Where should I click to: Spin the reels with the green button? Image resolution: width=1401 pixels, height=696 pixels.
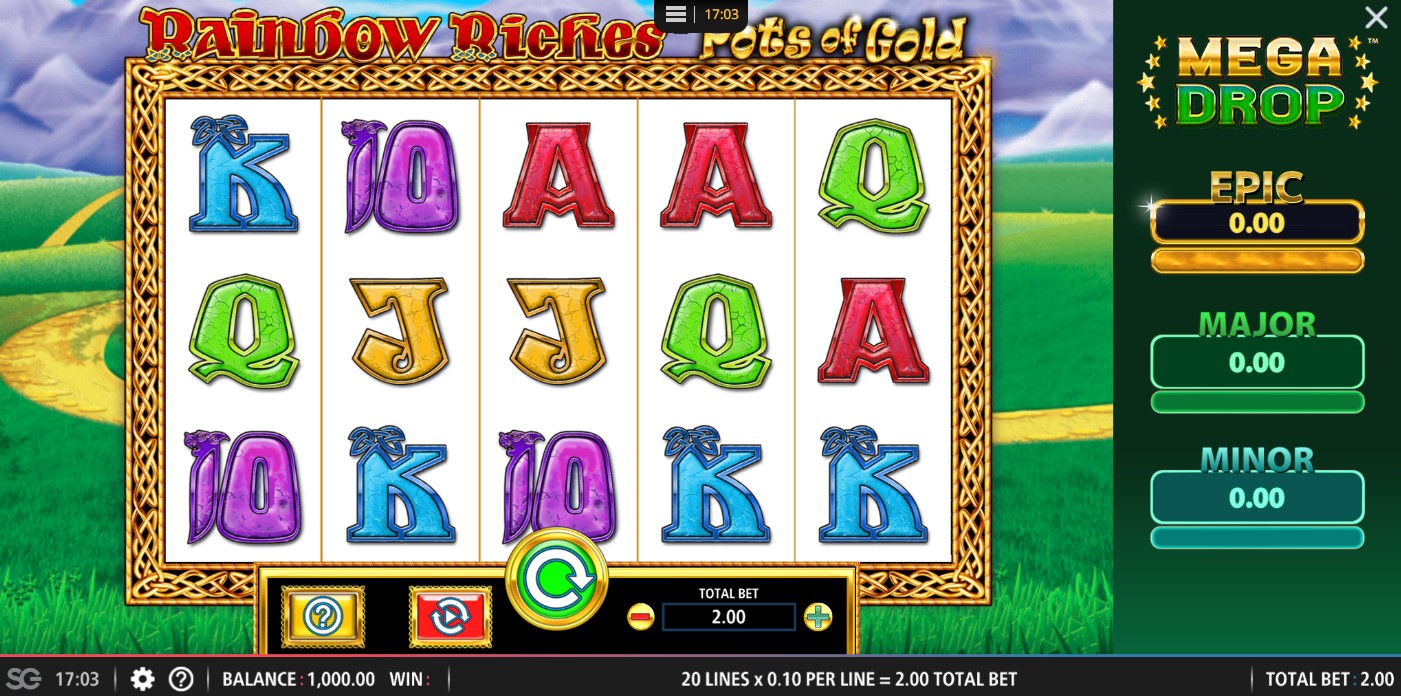point(557,580)
